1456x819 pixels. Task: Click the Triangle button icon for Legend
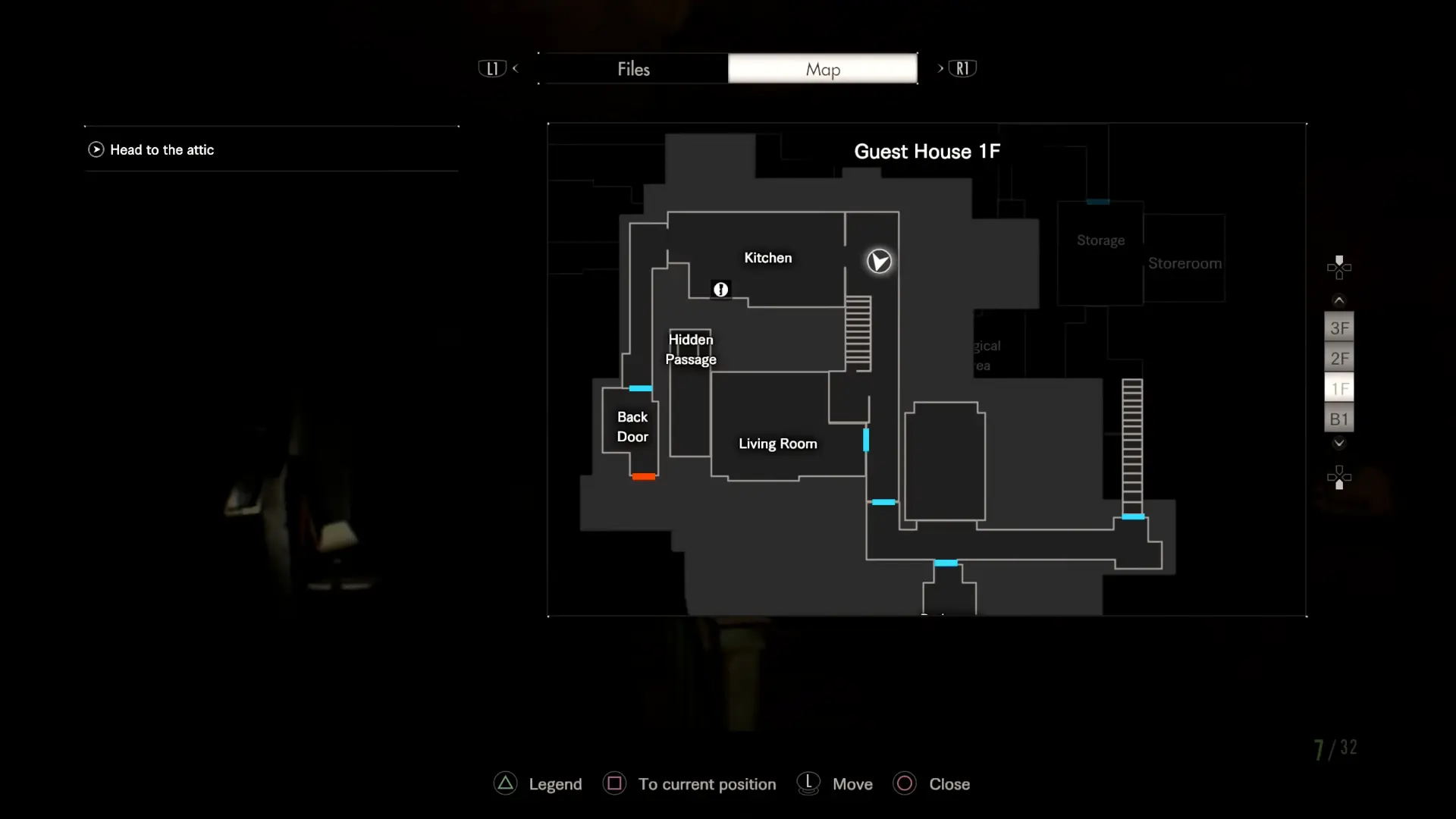click(504, 783)
